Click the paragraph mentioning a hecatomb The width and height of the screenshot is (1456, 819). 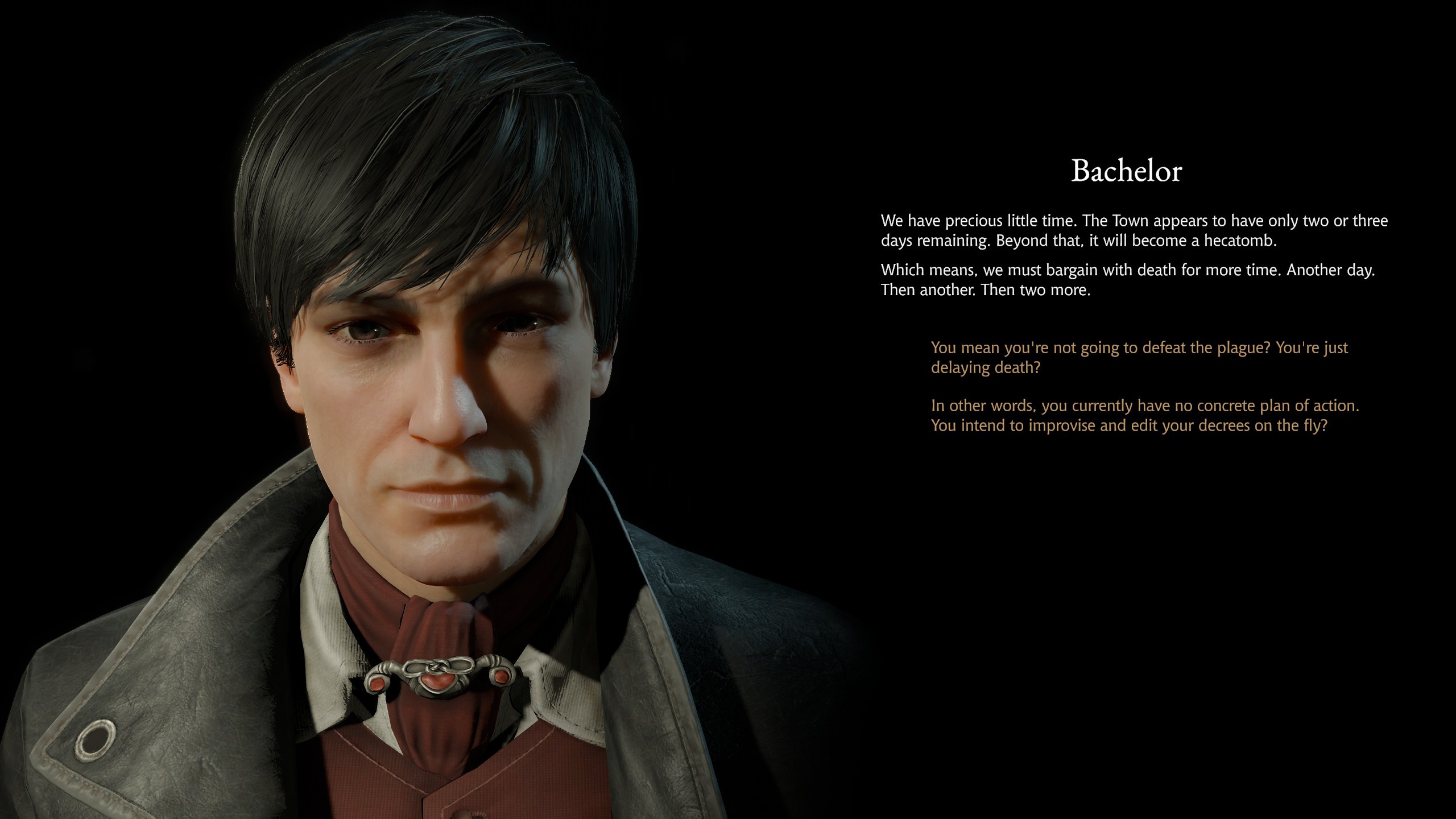pos(1137,230)
